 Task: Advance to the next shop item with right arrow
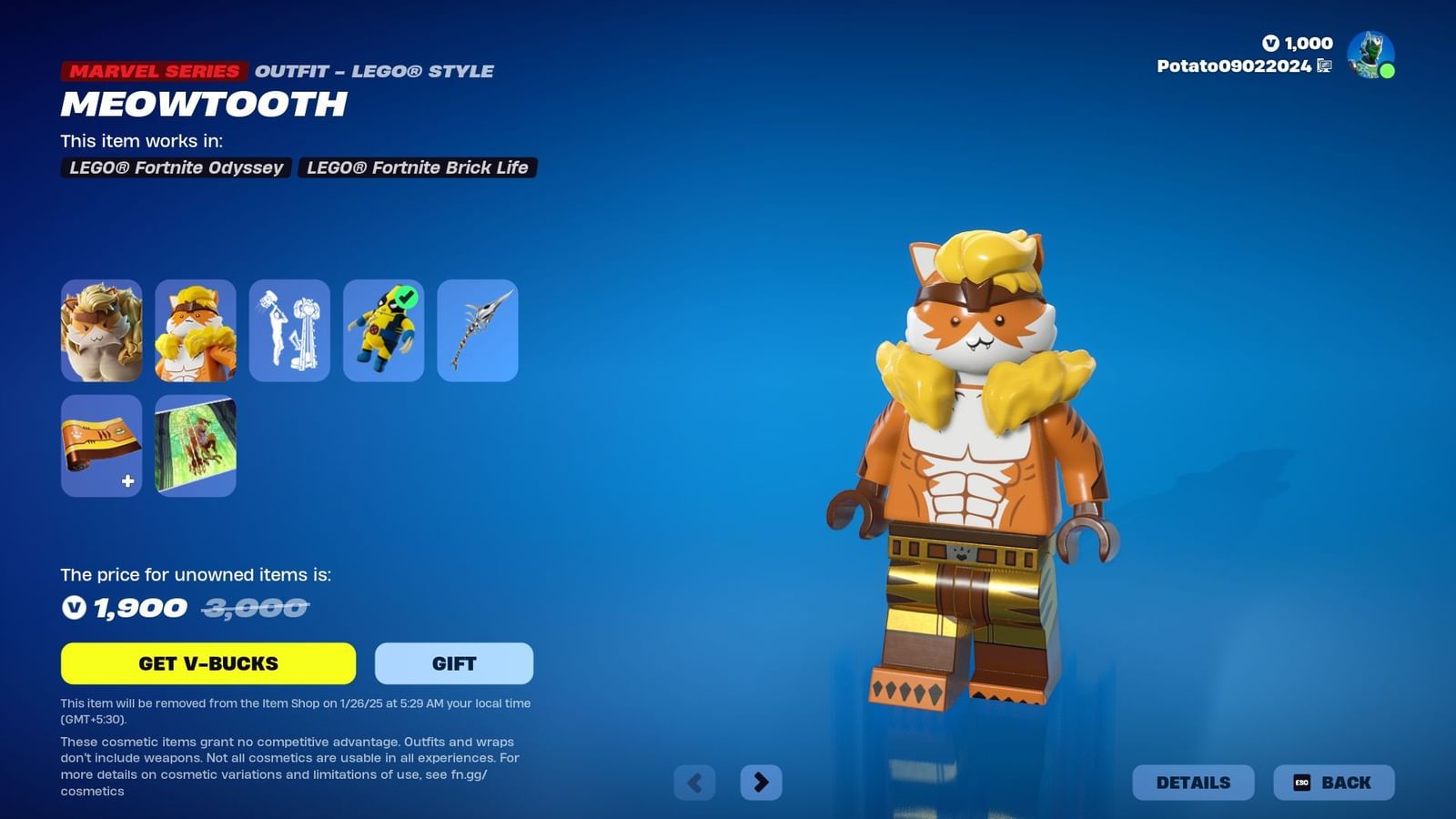762,781
